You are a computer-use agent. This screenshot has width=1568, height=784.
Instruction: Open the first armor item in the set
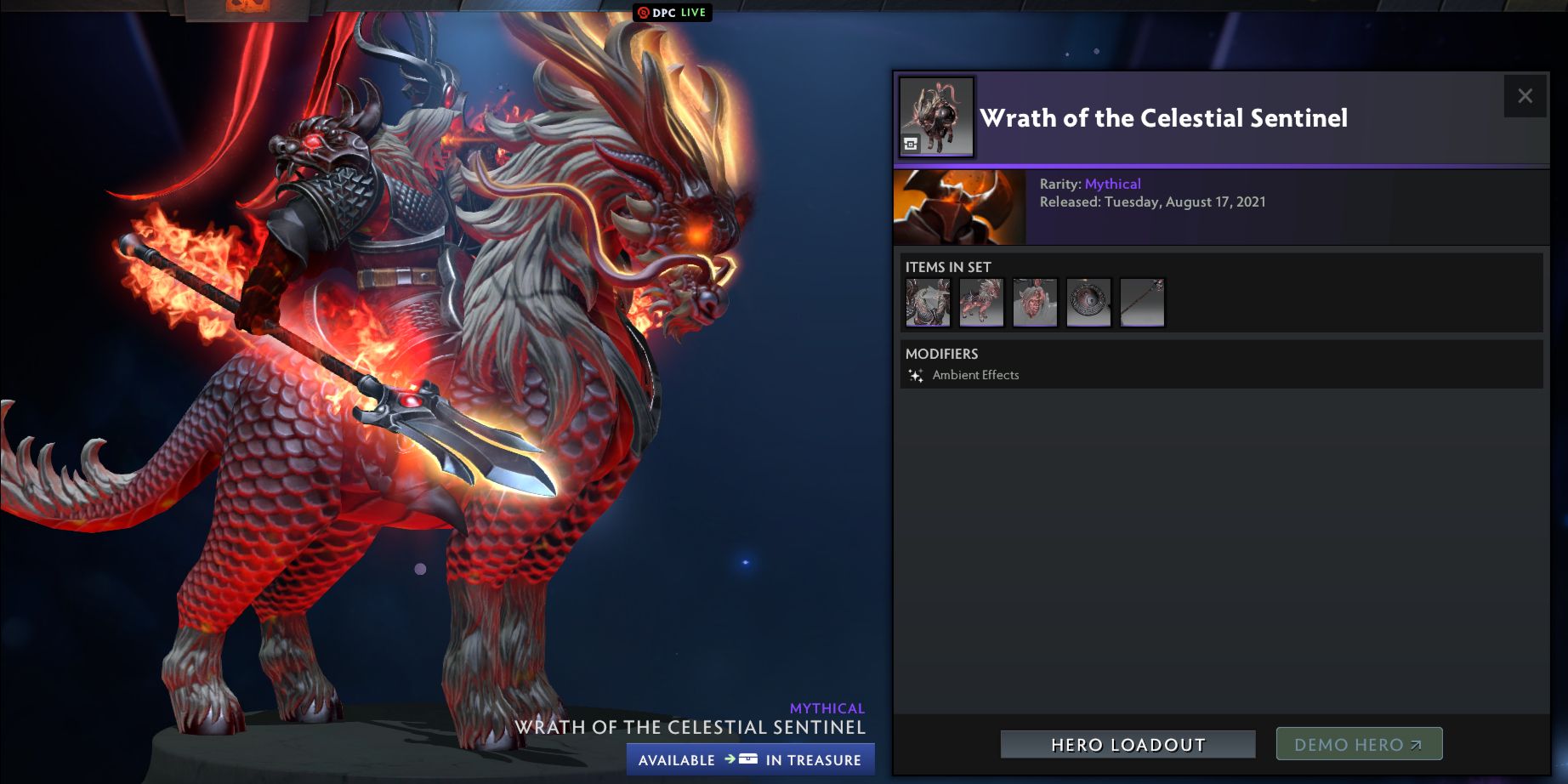point(927,302)
